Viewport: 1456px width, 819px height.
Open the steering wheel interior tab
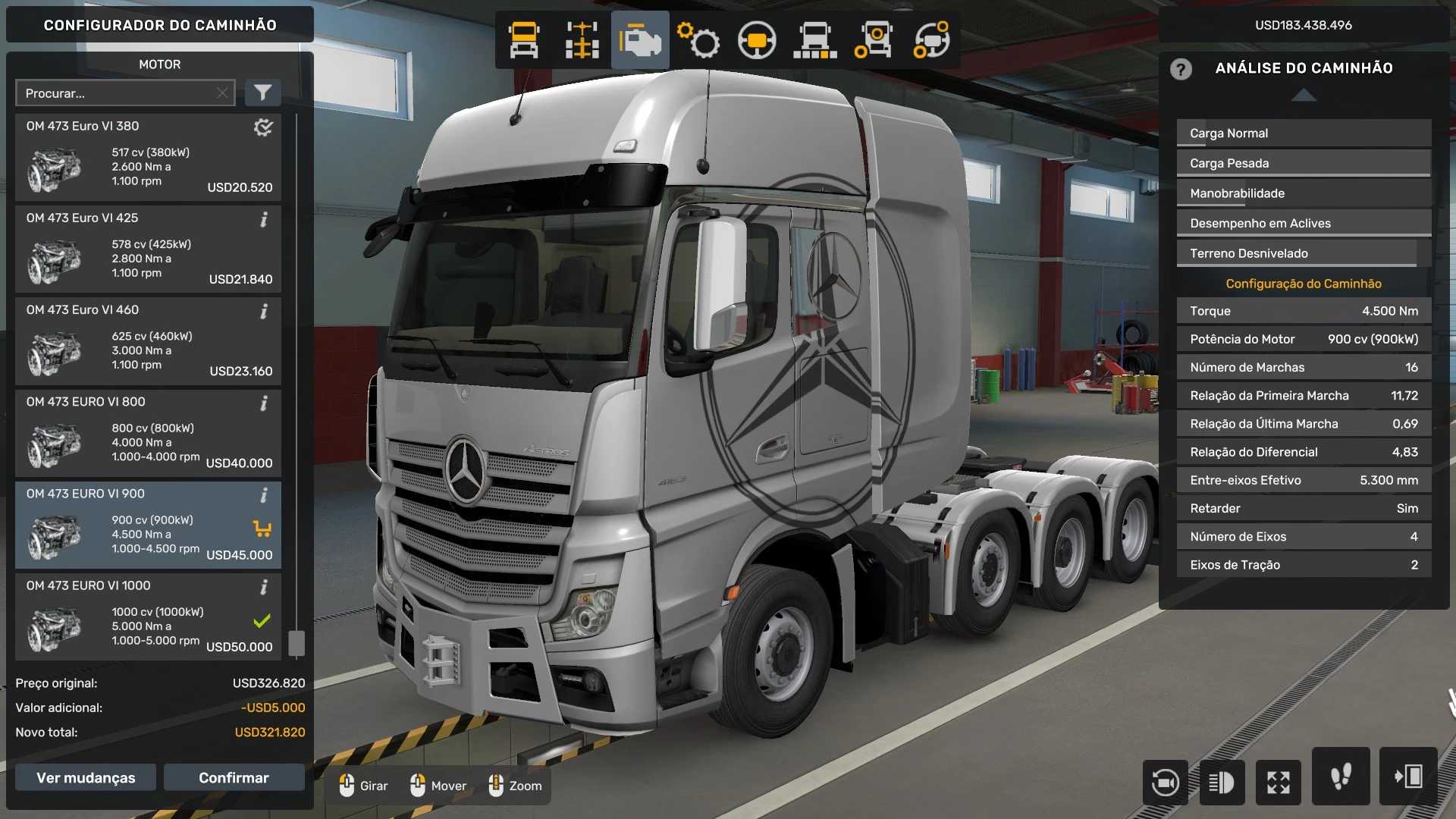tap(757, 40)
